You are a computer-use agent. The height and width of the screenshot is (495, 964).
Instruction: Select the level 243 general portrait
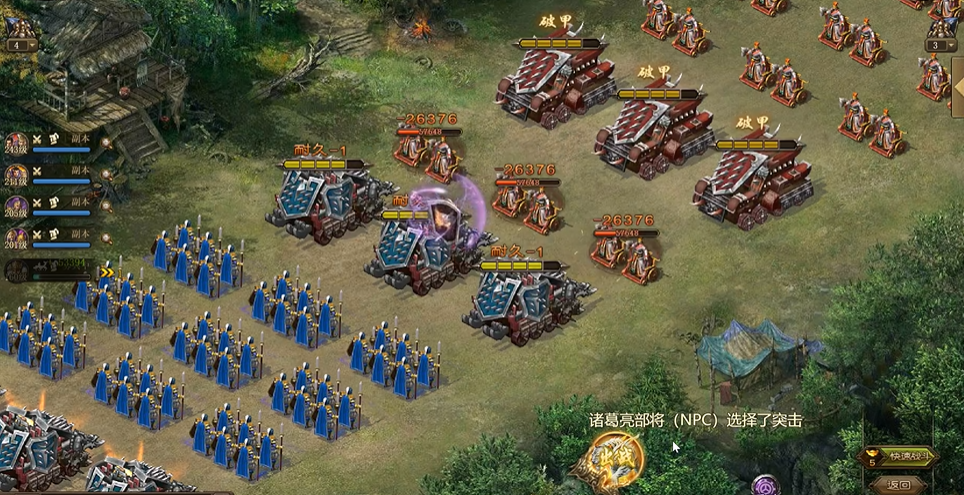(x=16, y=145)
